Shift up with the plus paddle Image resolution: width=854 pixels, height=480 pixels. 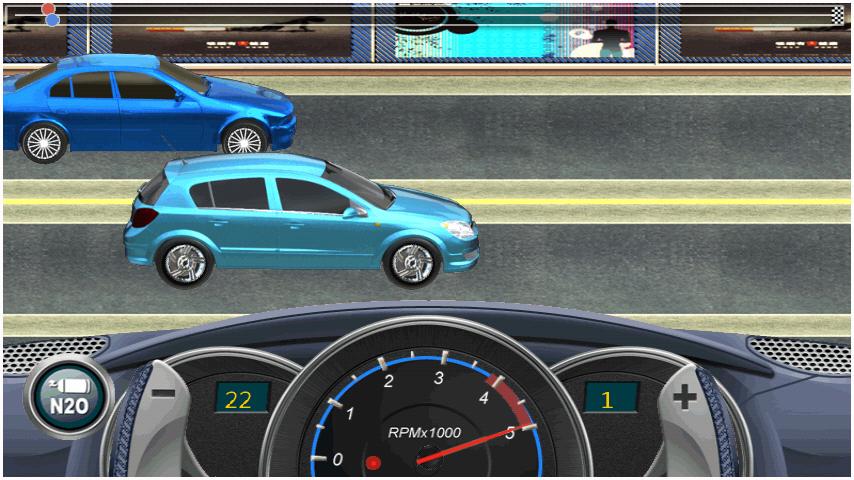click(686, 400)
